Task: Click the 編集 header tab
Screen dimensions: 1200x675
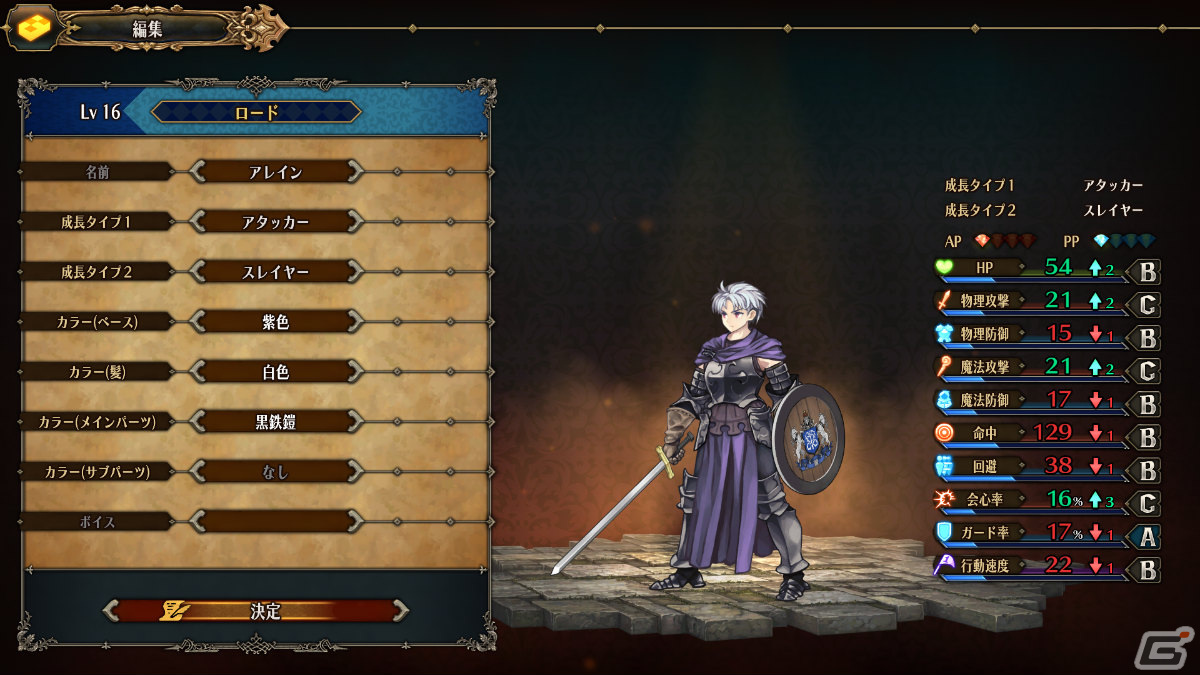Action: (148, 29)
